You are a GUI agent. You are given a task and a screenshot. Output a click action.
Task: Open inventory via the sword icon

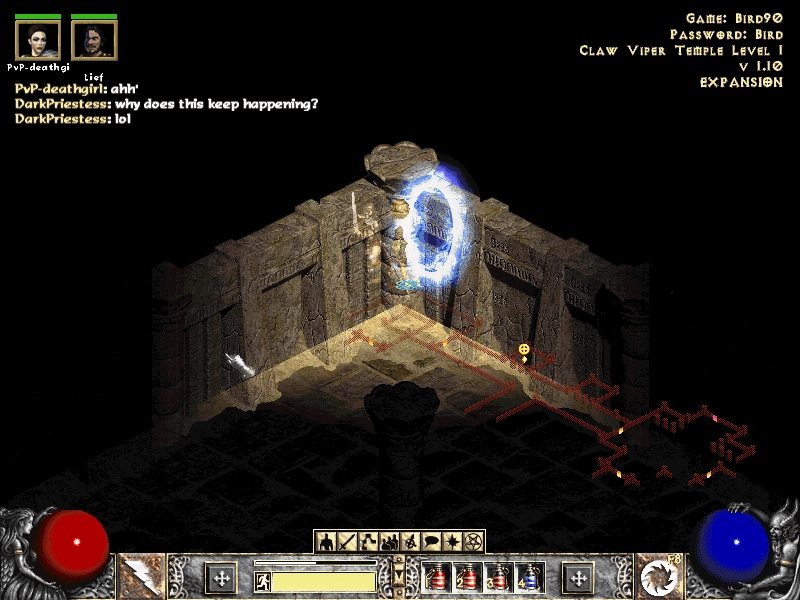pyautogui.click(x=347, y=542)
